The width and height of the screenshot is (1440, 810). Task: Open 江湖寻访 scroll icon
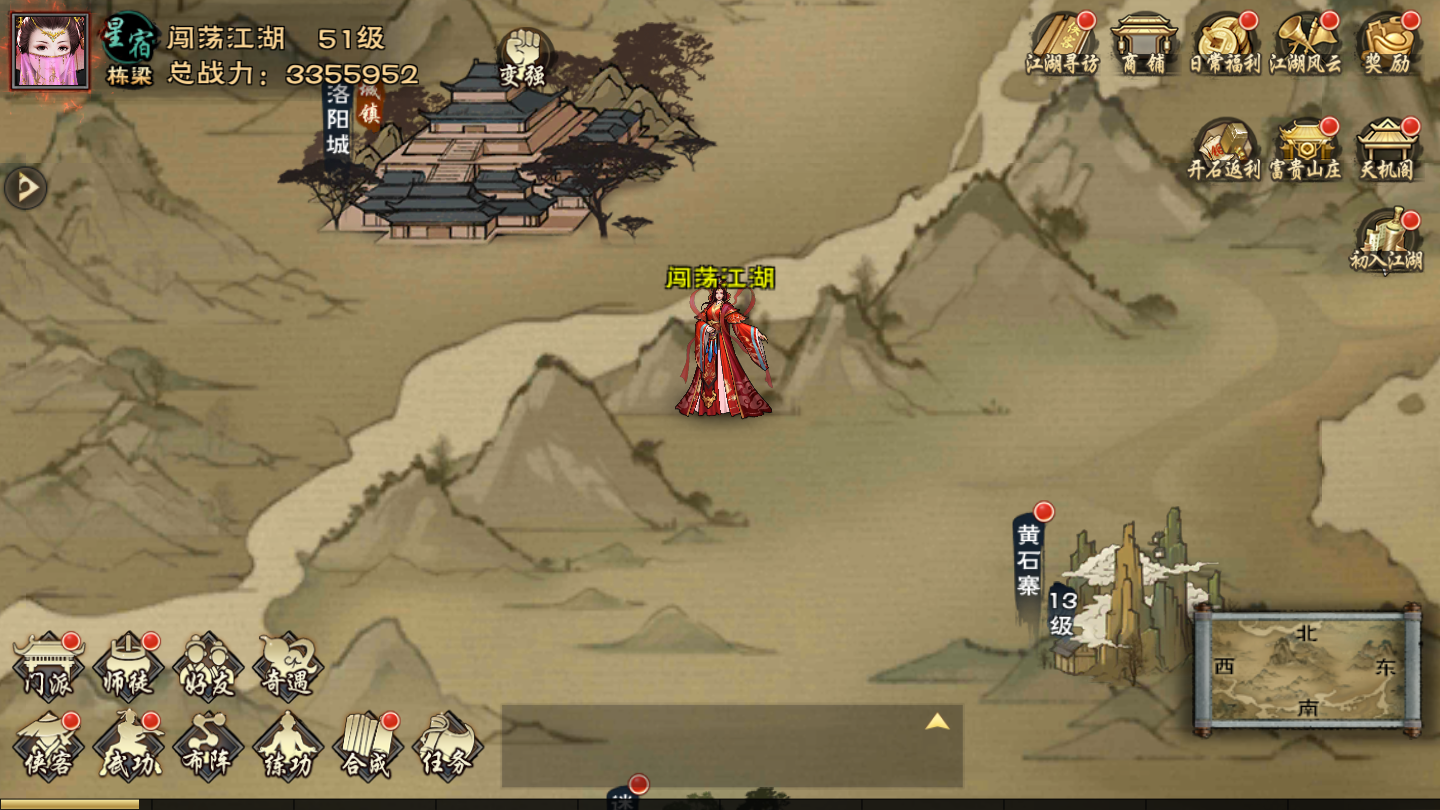click(1062, 44)
